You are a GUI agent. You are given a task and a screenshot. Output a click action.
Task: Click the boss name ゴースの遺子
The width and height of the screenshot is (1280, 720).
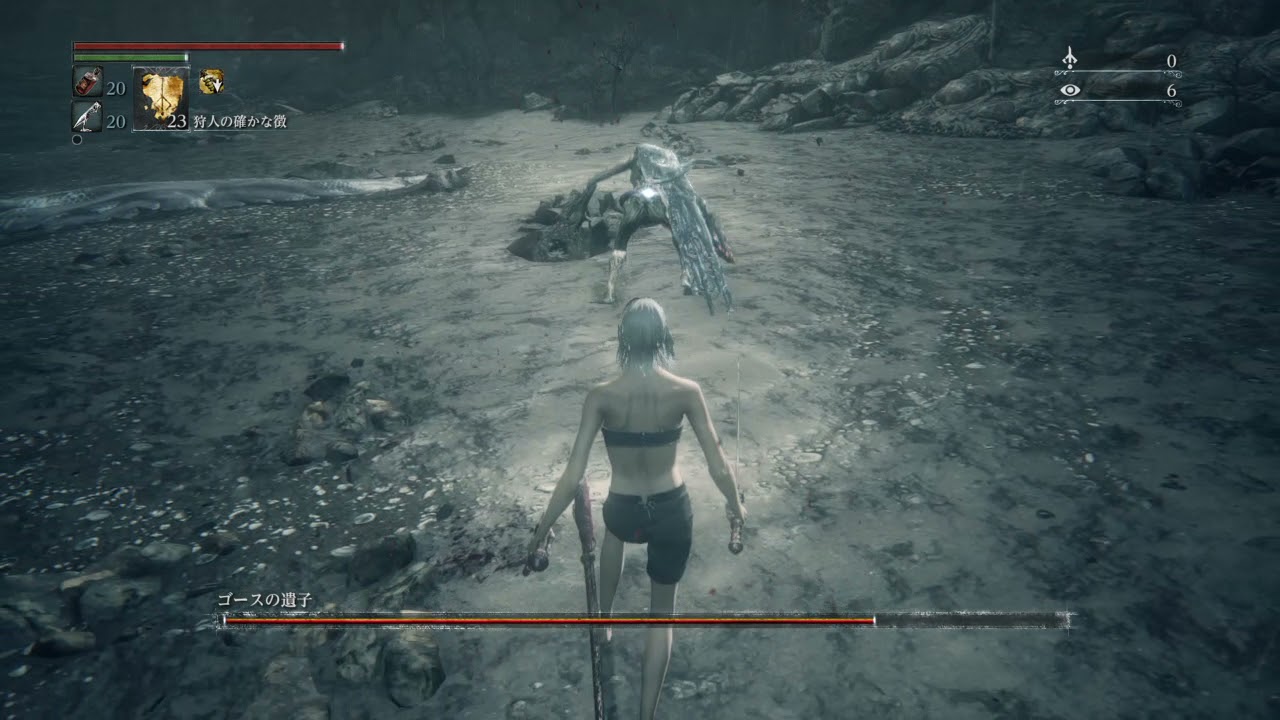265,601
